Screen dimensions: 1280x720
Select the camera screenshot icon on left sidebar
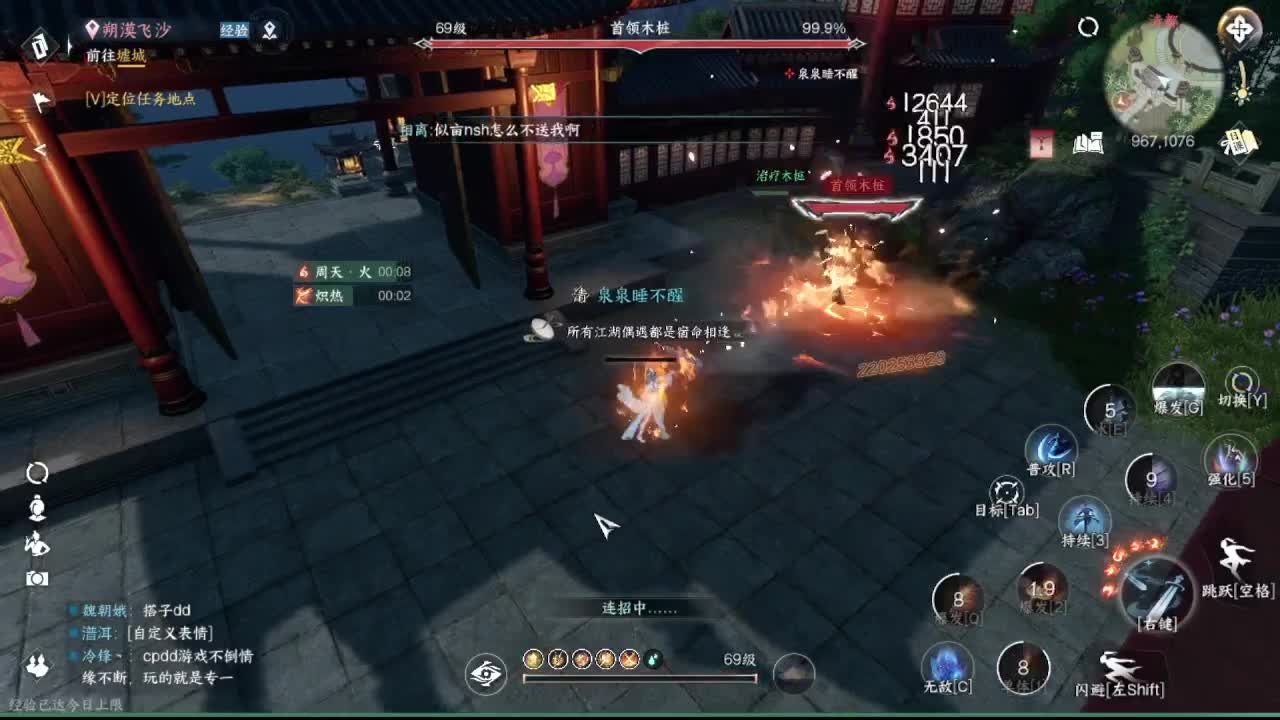tap(37, 578)
